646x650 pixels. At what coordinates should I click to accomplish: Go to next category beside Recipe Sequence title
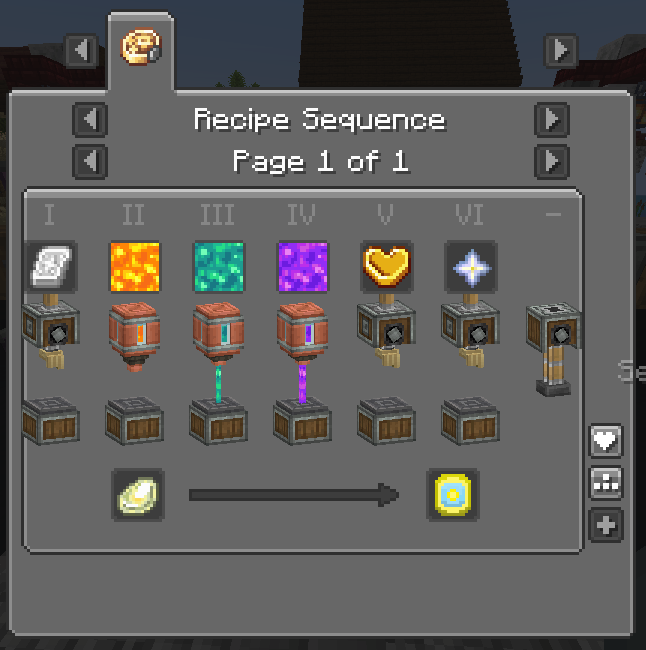coord(552,120)
